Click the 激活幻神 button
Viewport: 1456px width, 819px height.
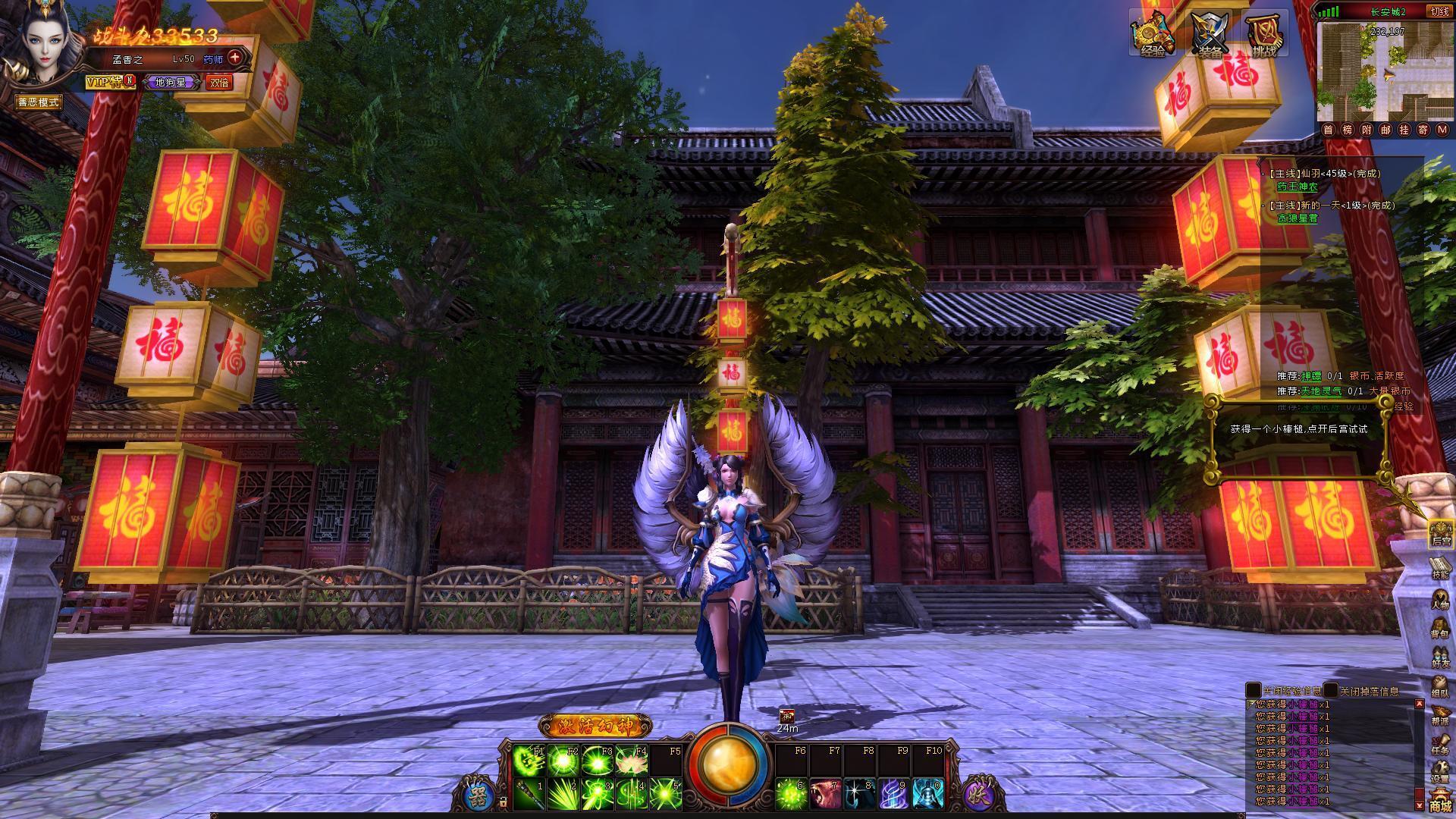(595, 726)
